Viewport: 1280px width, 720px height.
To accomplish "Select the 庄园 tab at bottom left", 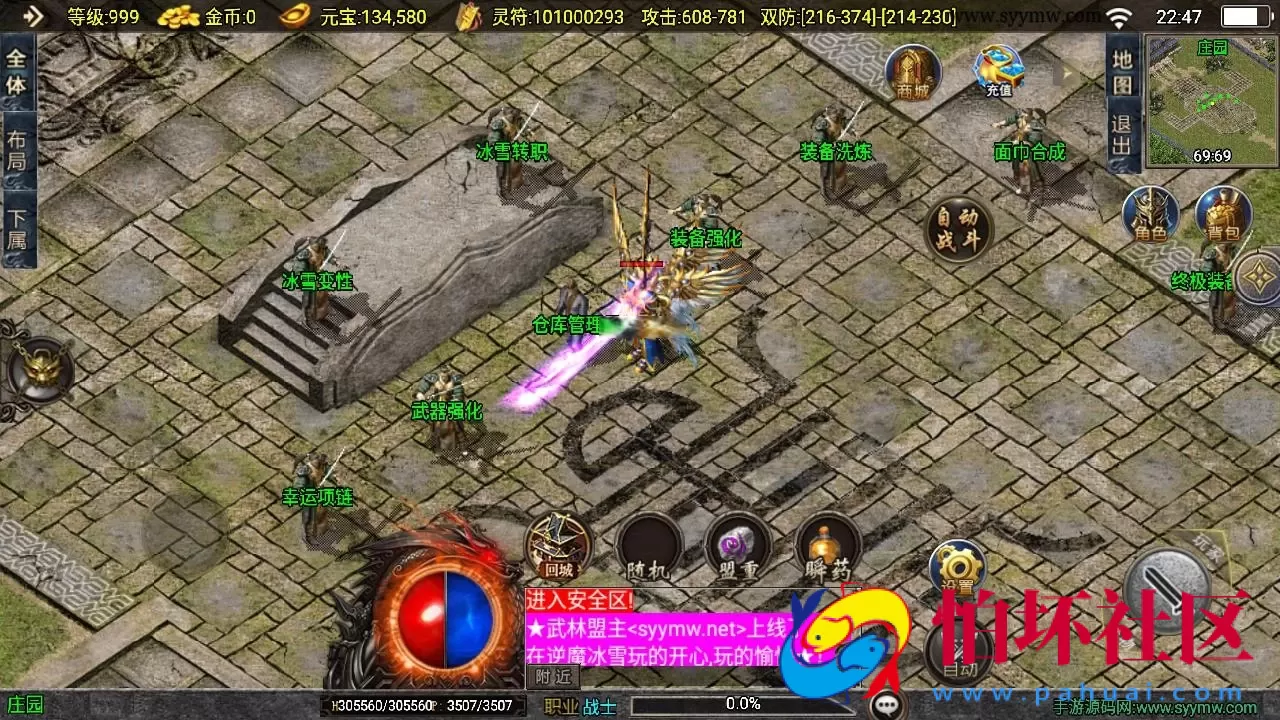I will pyautogui.click(x=25, y=704).
